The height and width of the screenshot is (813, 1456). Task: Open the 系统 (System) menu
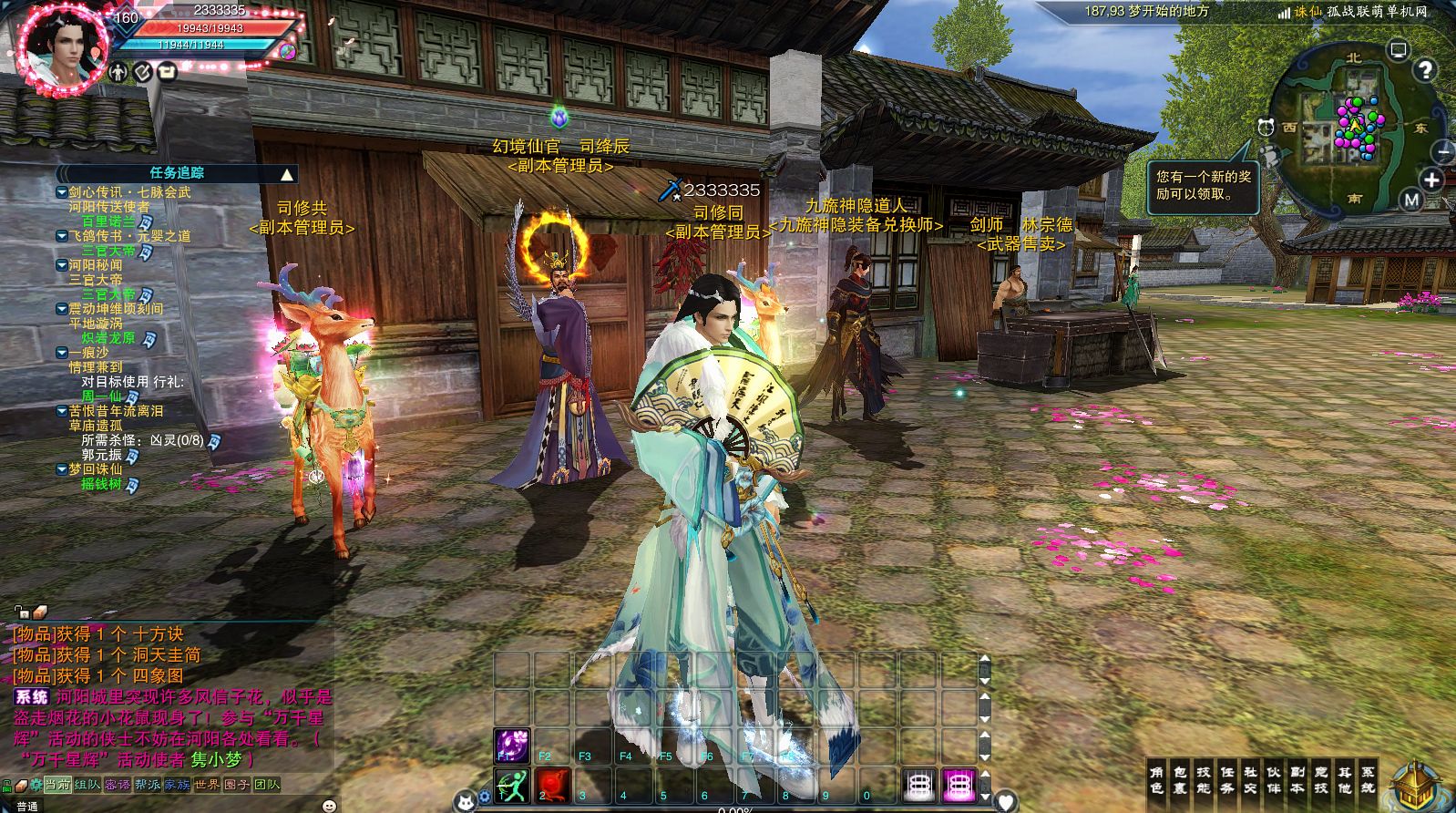click(x=1368, y=780)
